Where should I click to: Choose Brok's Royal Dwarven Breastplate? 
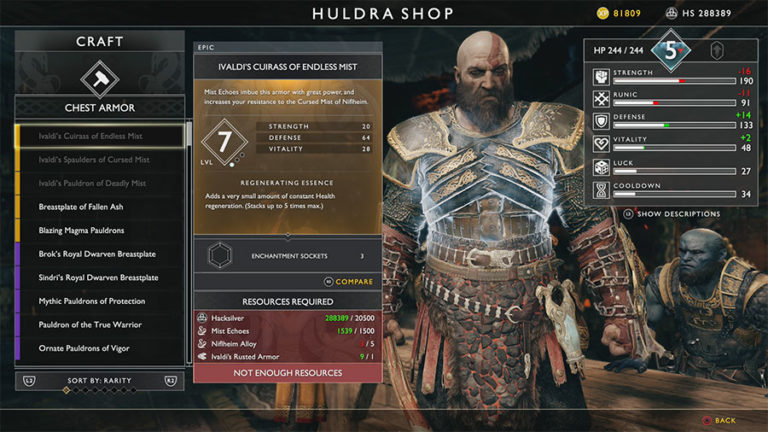pos(99,254)
